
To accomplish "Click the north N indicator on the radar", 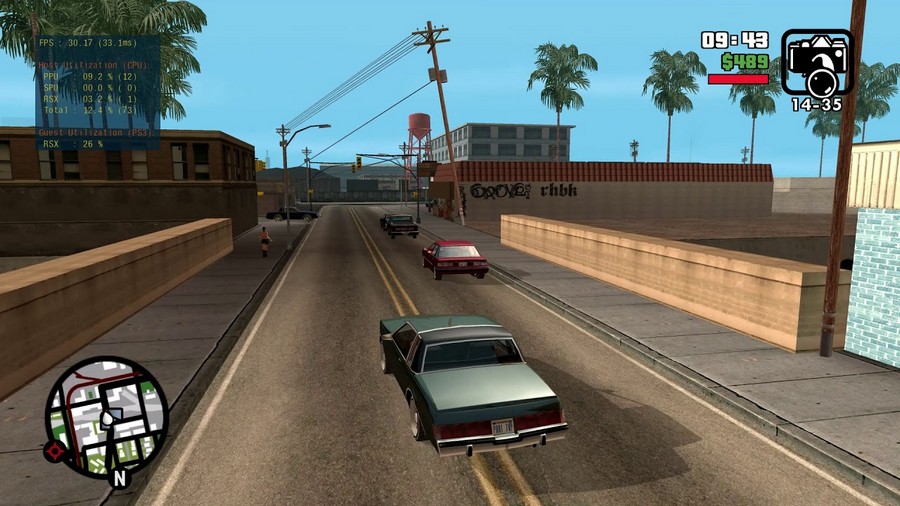I will coord(120,478).
